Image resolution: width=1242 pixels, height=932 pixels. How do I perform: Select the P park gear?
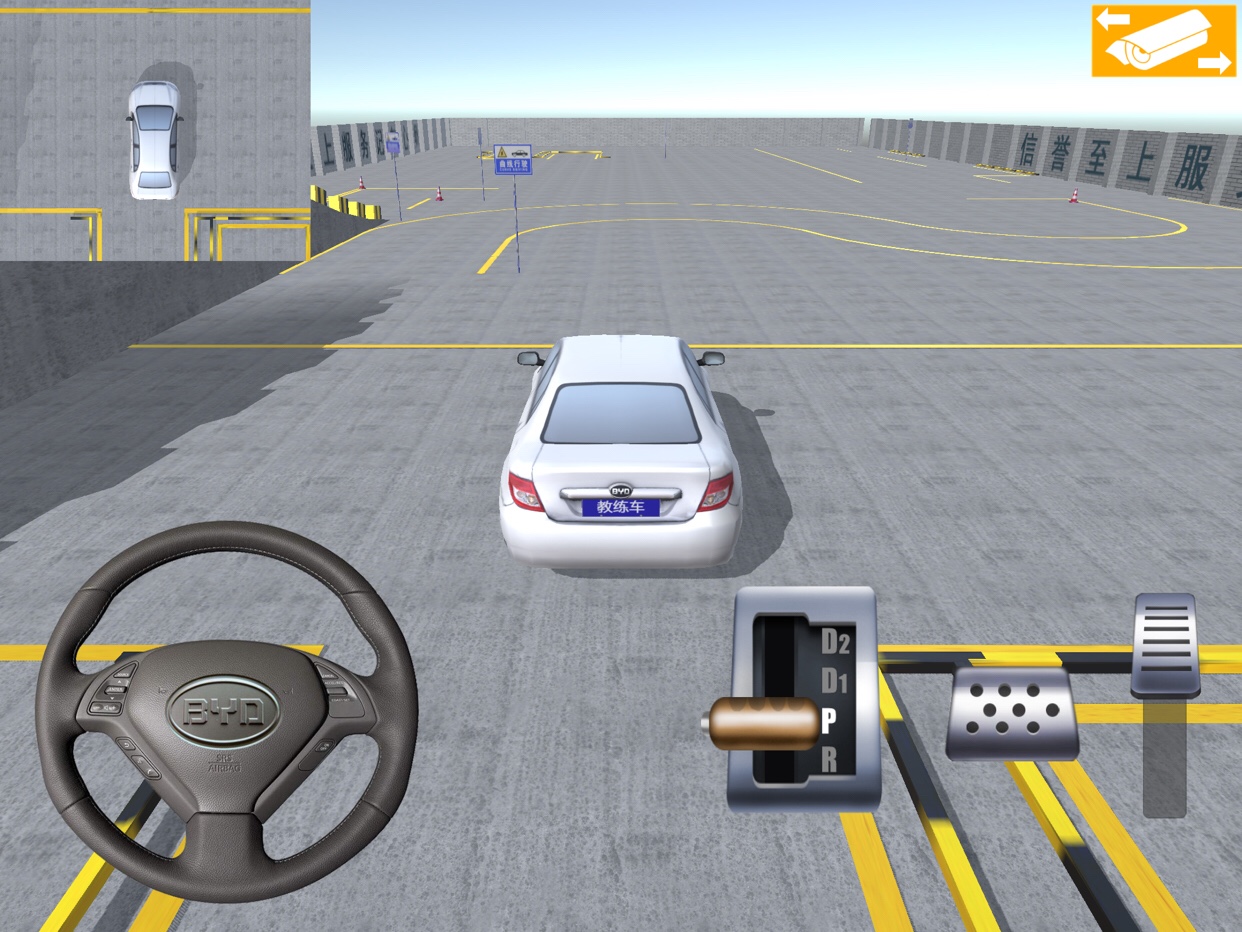(x=829, y=721)
